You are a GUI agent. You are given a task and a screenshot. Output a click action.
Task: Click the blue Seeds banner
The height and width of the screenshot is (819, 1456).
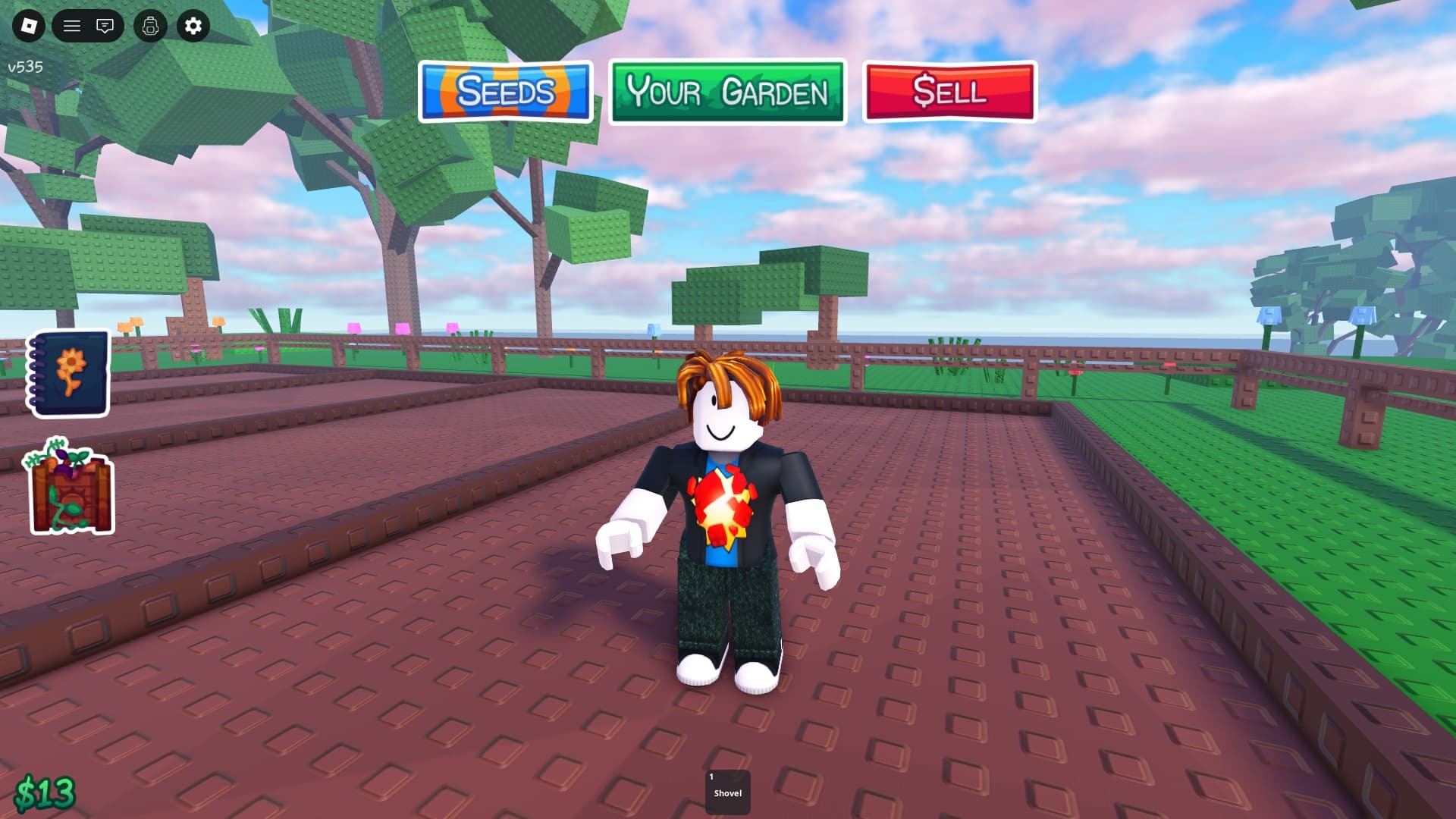click(505, 92)
